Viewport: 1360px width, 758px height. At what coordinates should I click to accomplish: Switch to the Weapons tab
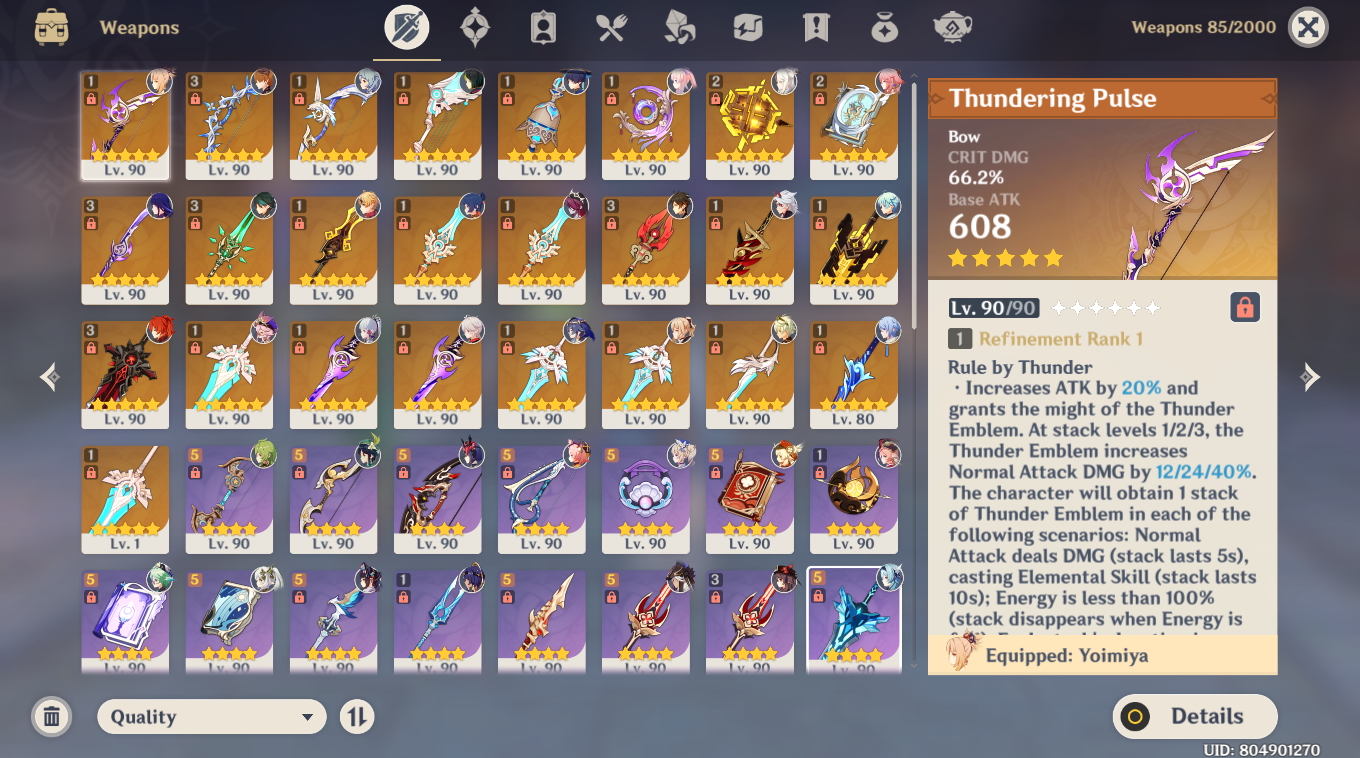coord(406,27)
